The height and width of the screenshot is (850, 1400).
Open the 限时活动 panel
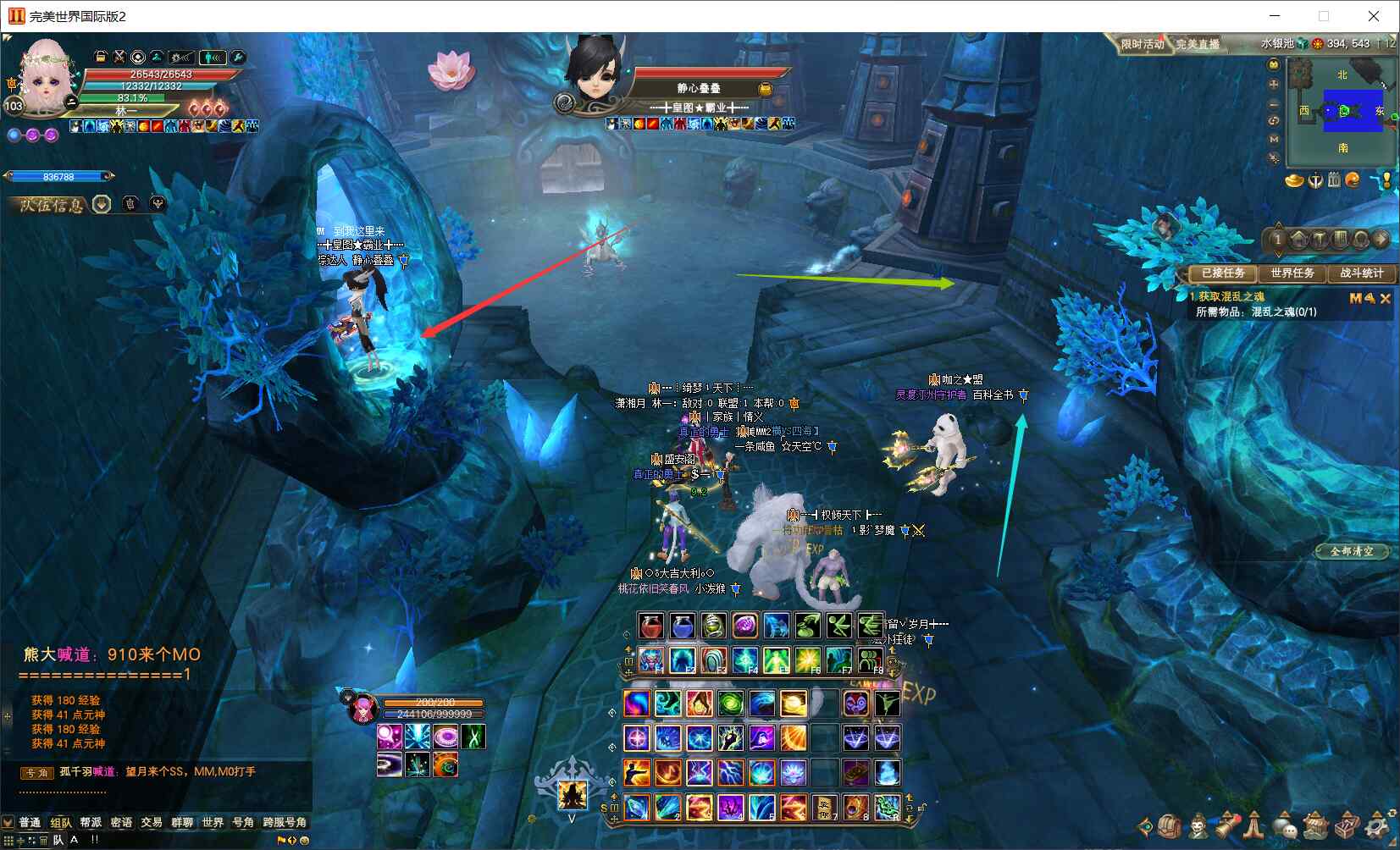coord(1142,44)
